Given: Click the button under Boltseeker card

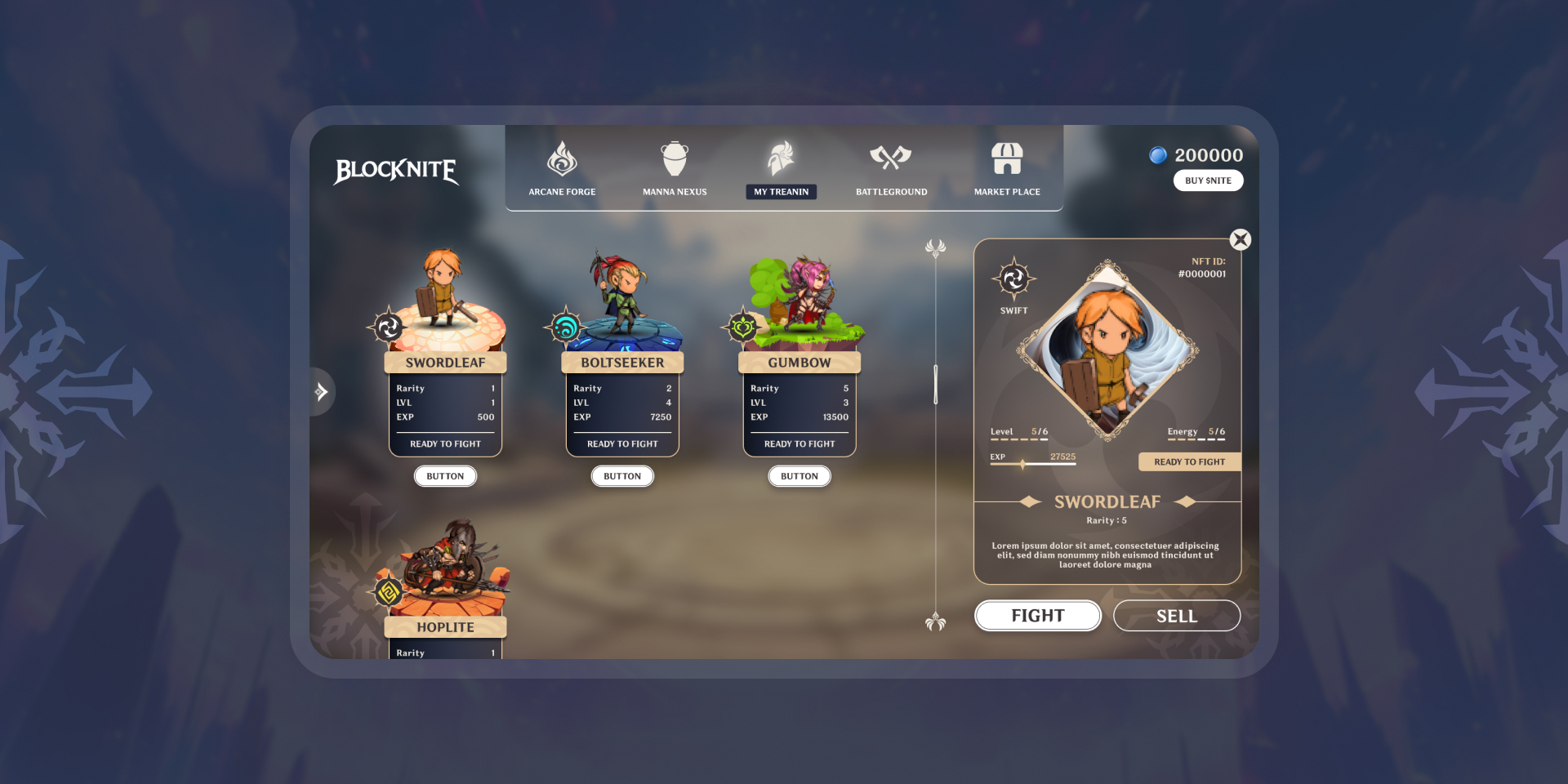Looking at the screenshot, I should point(622,476).
